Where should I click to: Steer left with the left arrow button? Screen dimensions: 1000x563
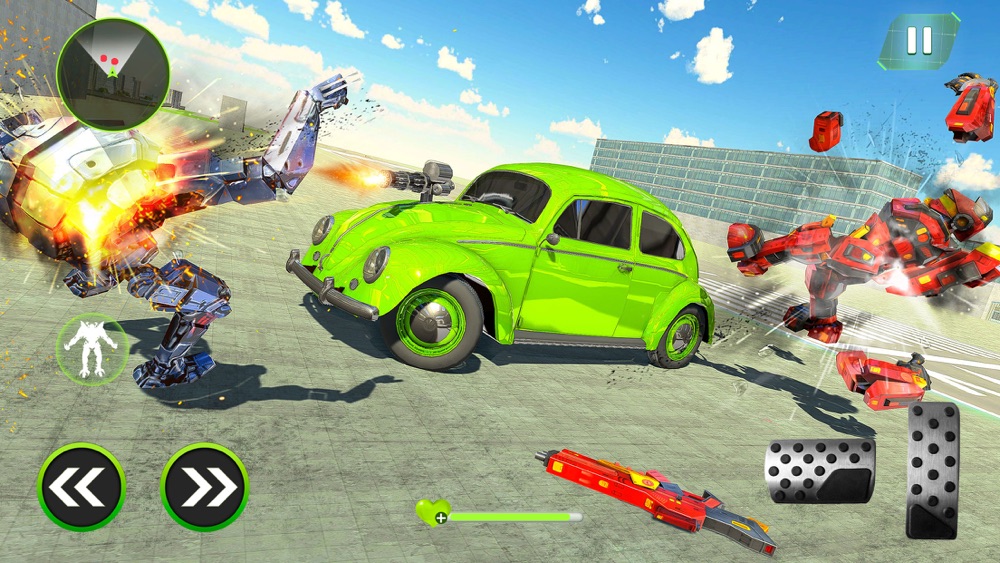81,487
